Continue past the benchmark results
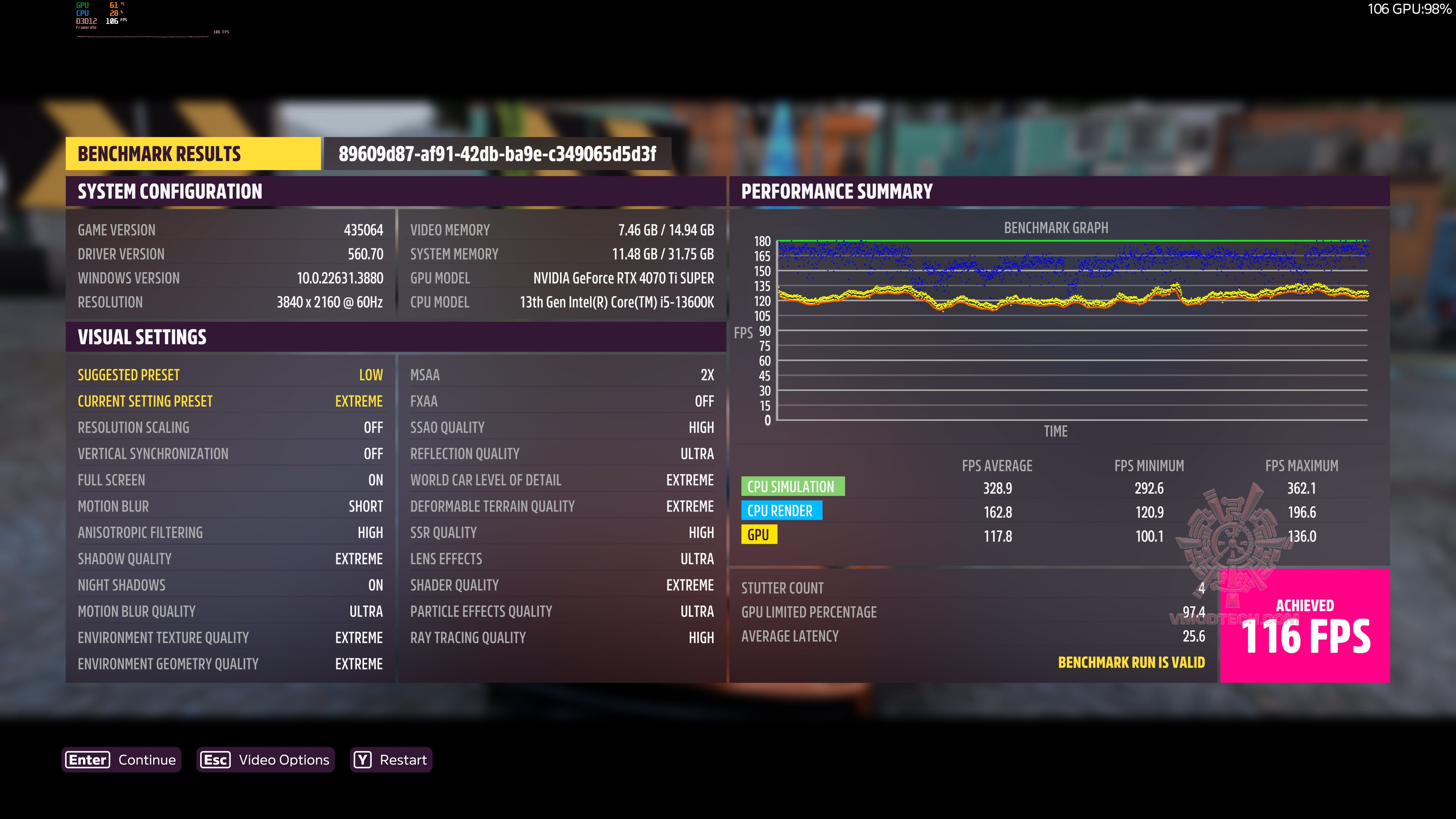Viewport: 1456px width, 819px height. pyautogui.click(x=121, y=759)
